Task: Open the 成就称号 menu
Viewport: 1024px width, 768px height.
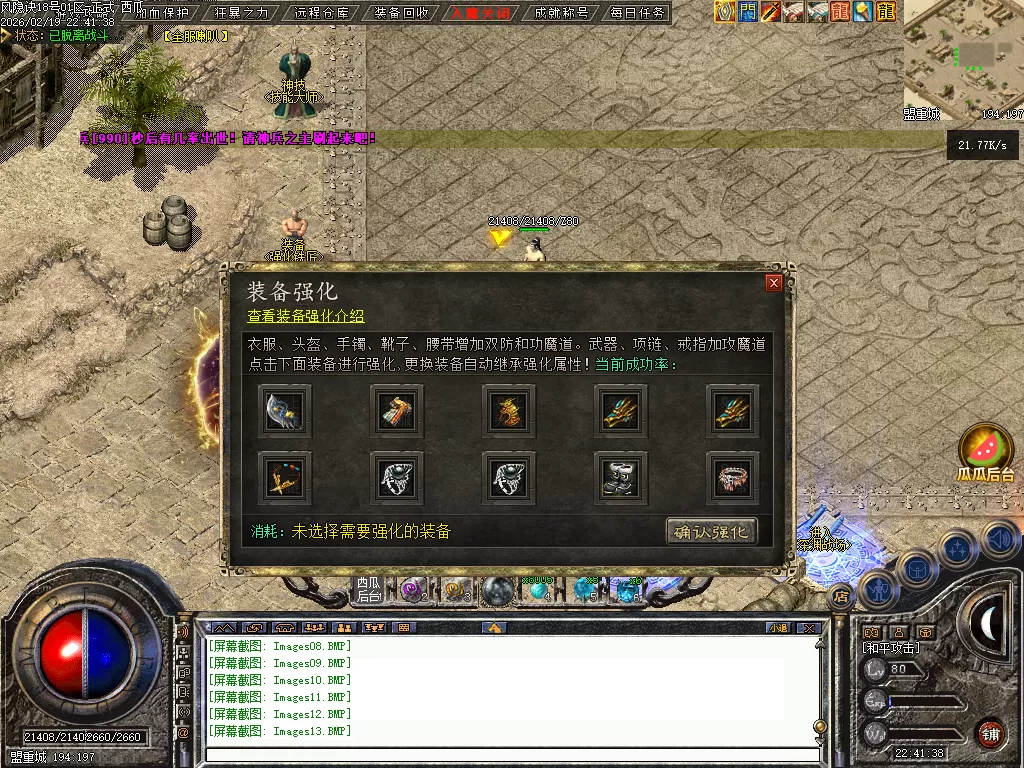Action: tap(561, 13)
